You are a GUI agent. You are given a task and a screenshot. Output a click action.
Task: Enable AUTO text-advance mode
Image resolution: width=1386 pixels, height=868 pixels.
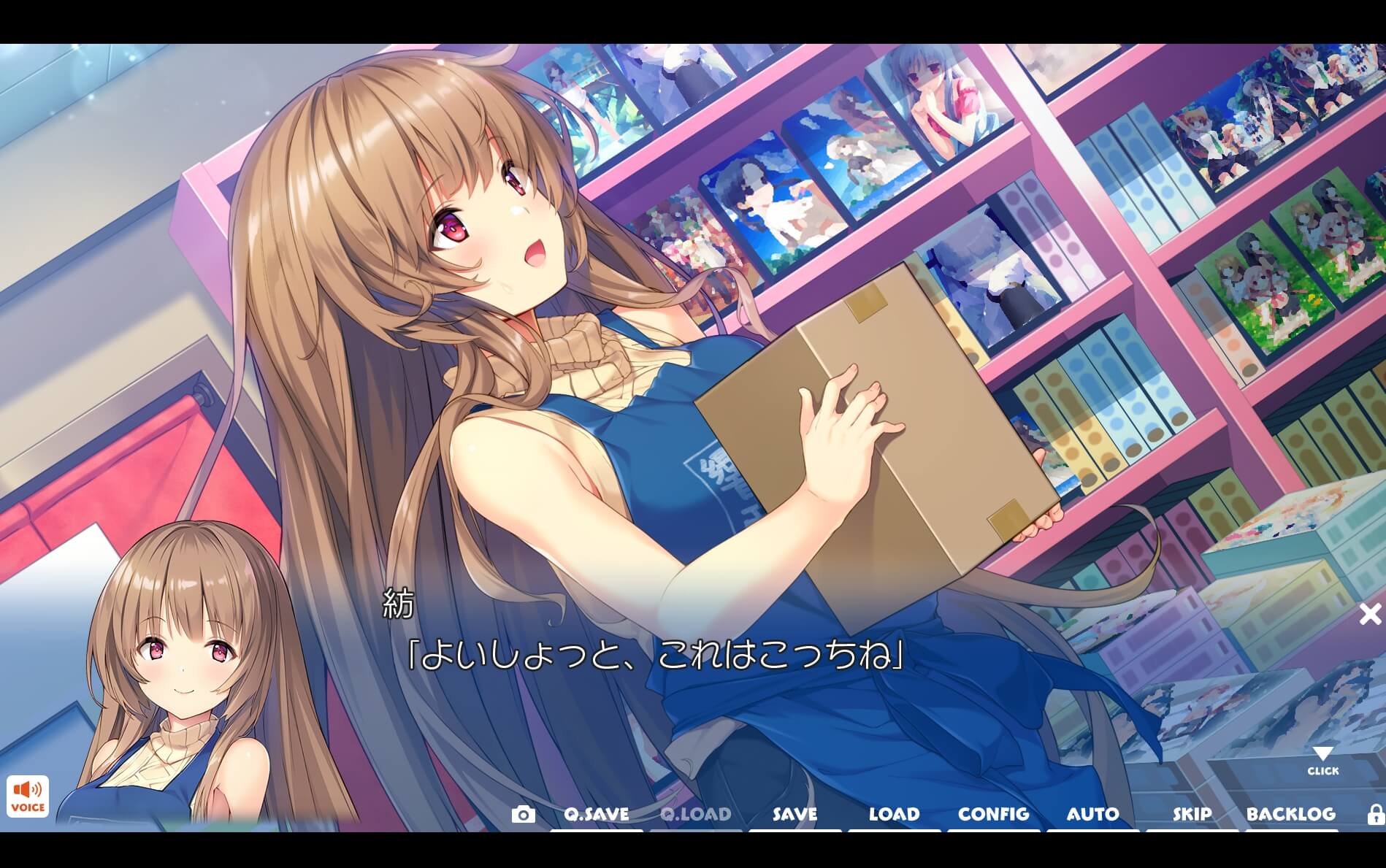pos(1093,813)
